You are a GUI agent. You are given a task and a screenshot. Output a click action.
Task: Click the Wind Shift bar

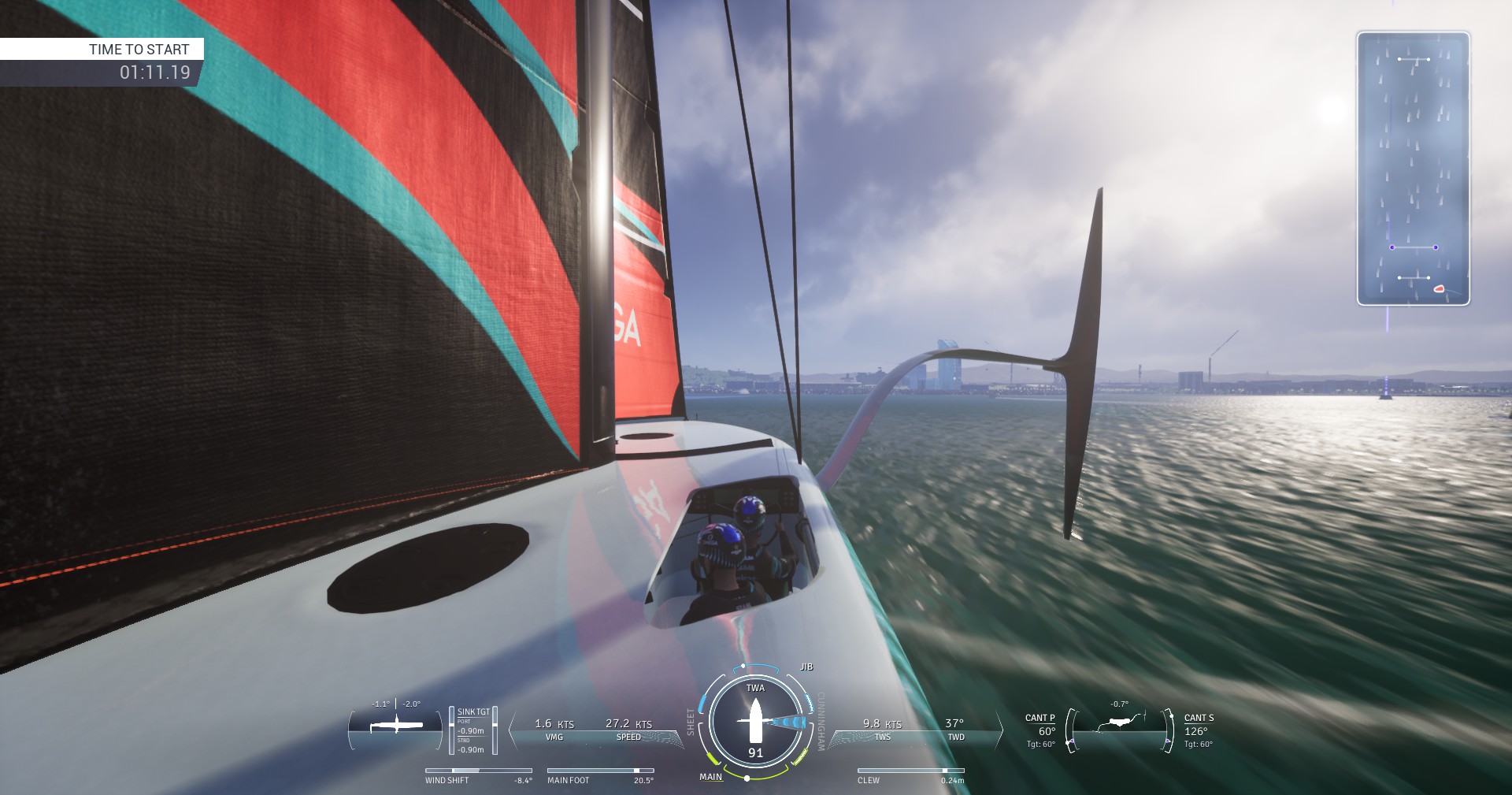coord(478,771)
